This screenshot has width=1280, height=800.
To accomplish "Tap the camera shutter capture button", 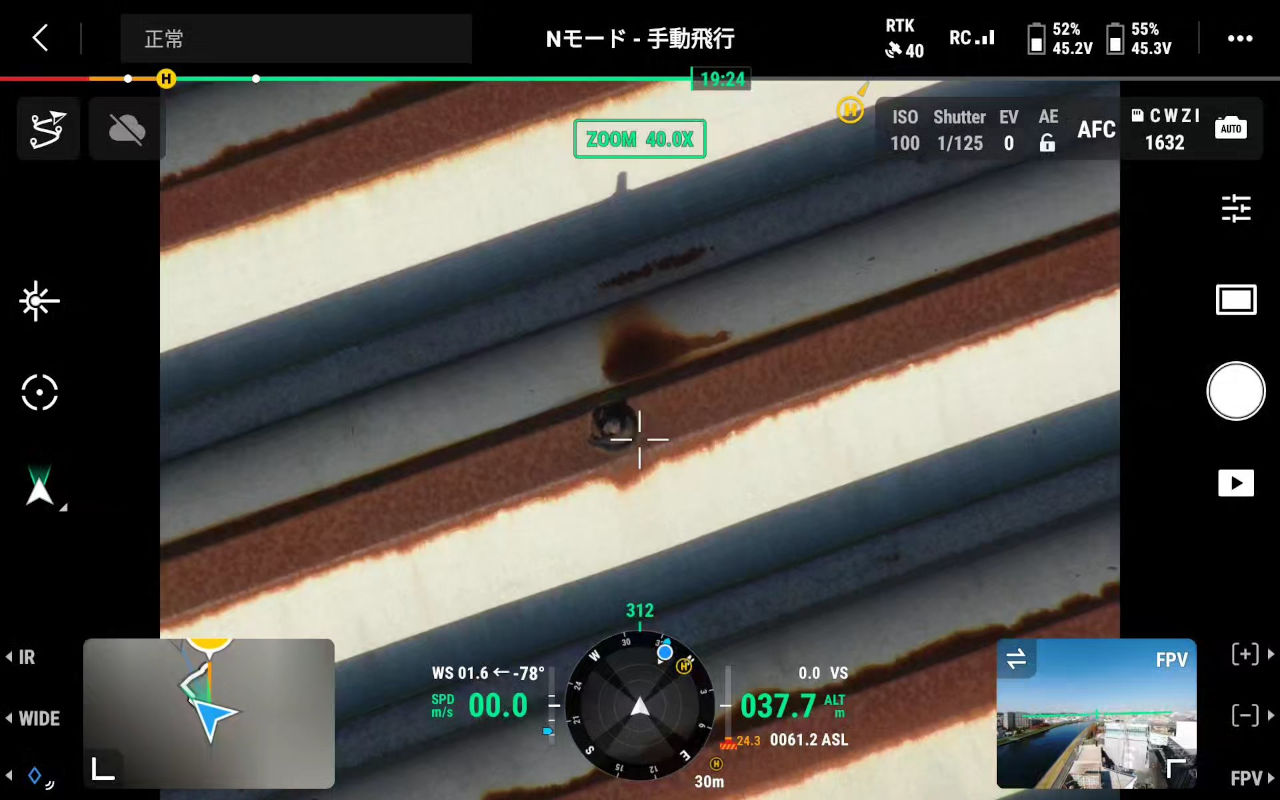I will point(1236,391).
